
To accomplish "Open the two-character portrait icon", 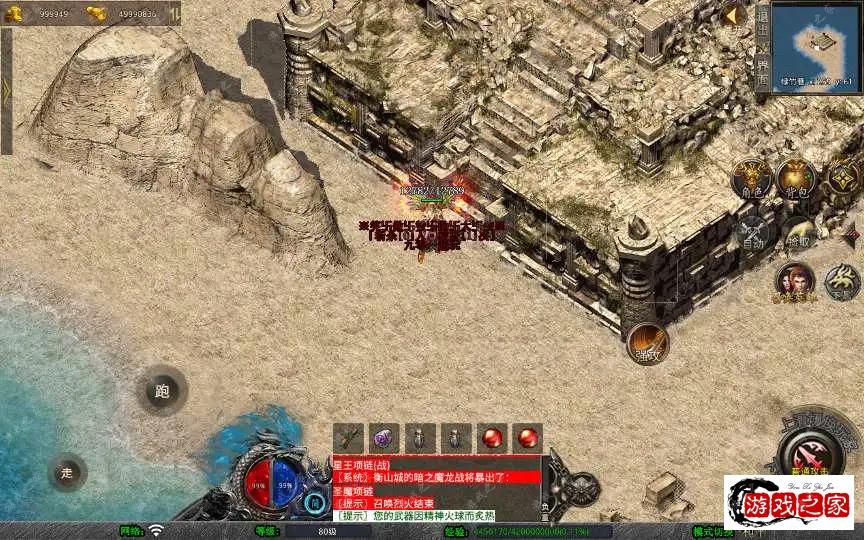I will click(x=795, y=281).
